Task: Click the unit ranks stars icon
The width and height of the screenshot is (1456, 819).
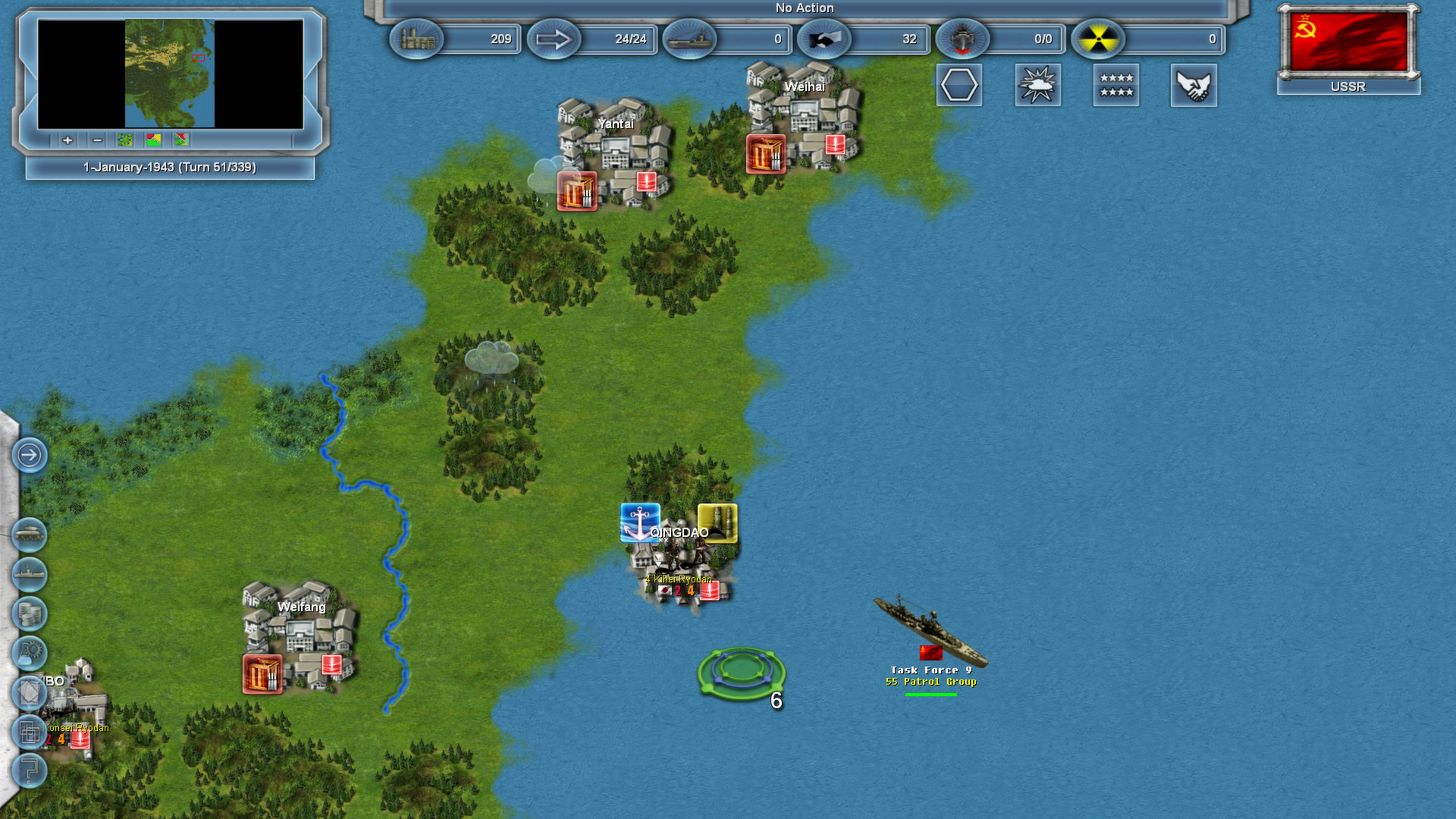Action: (x=1116, y=86)
